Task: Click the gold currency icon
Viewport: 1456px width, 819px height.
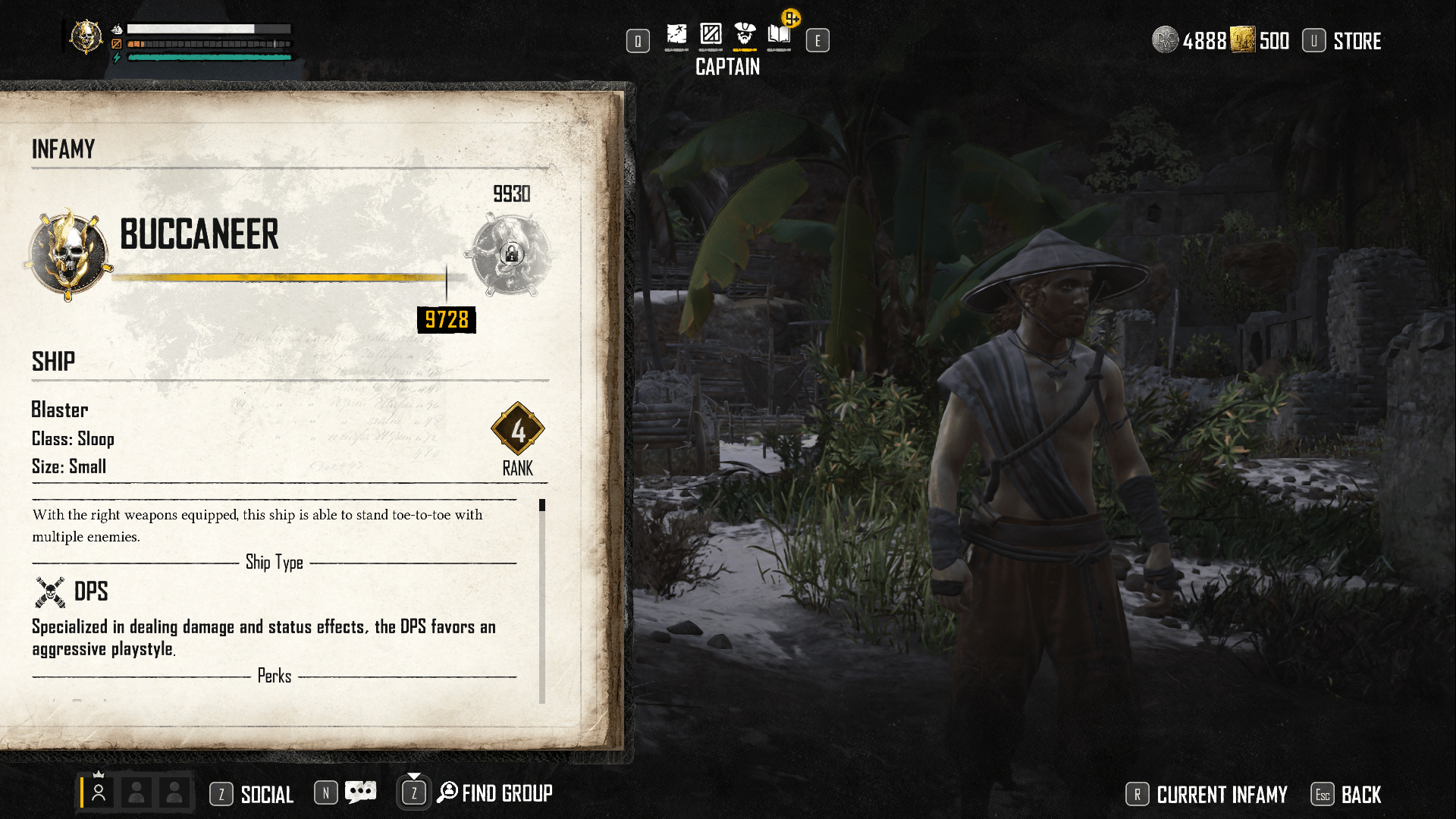Action: click(1243, 40)
